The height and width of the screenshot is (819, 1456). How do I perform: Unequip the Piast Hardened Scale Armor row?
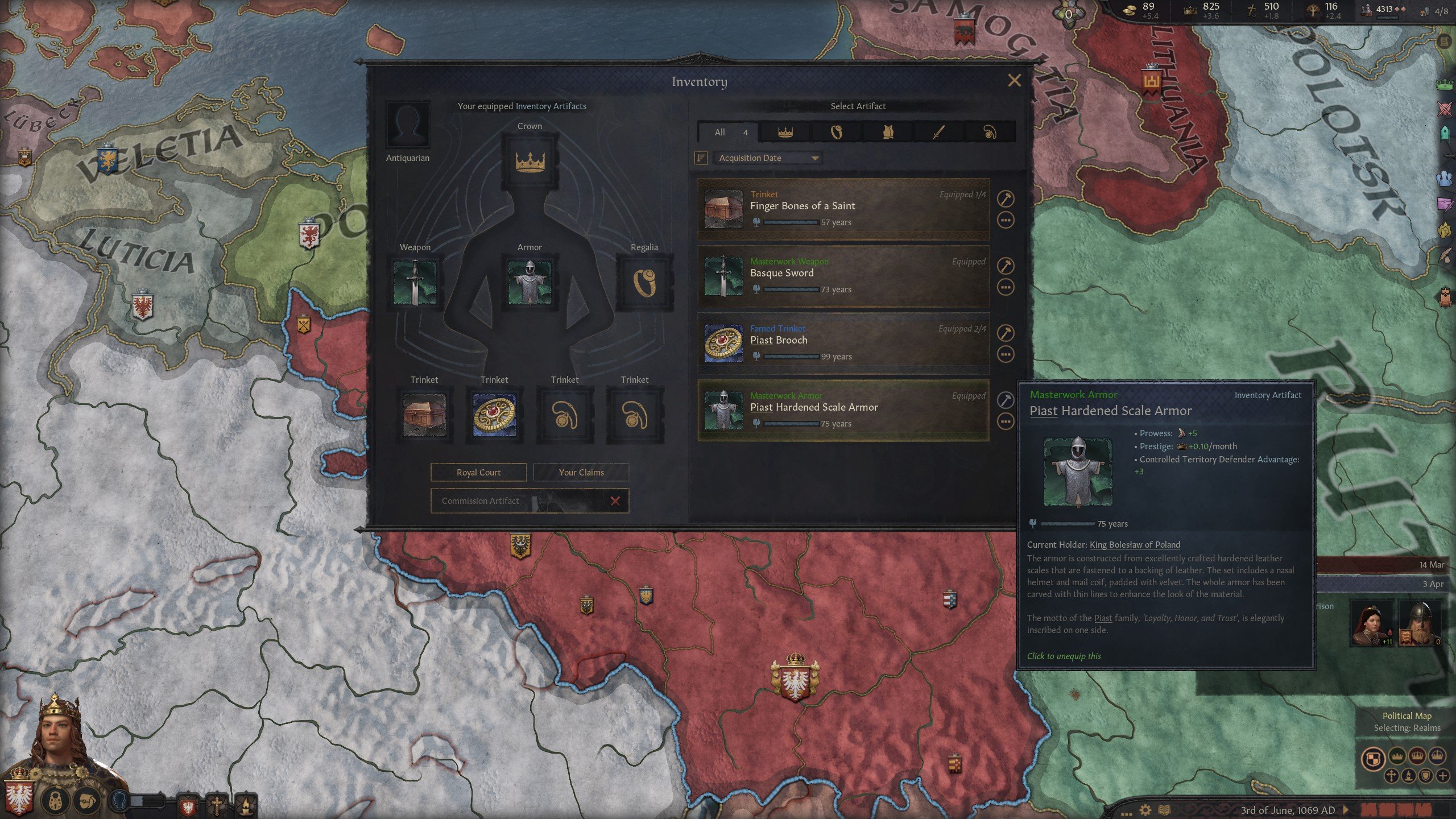843,411
